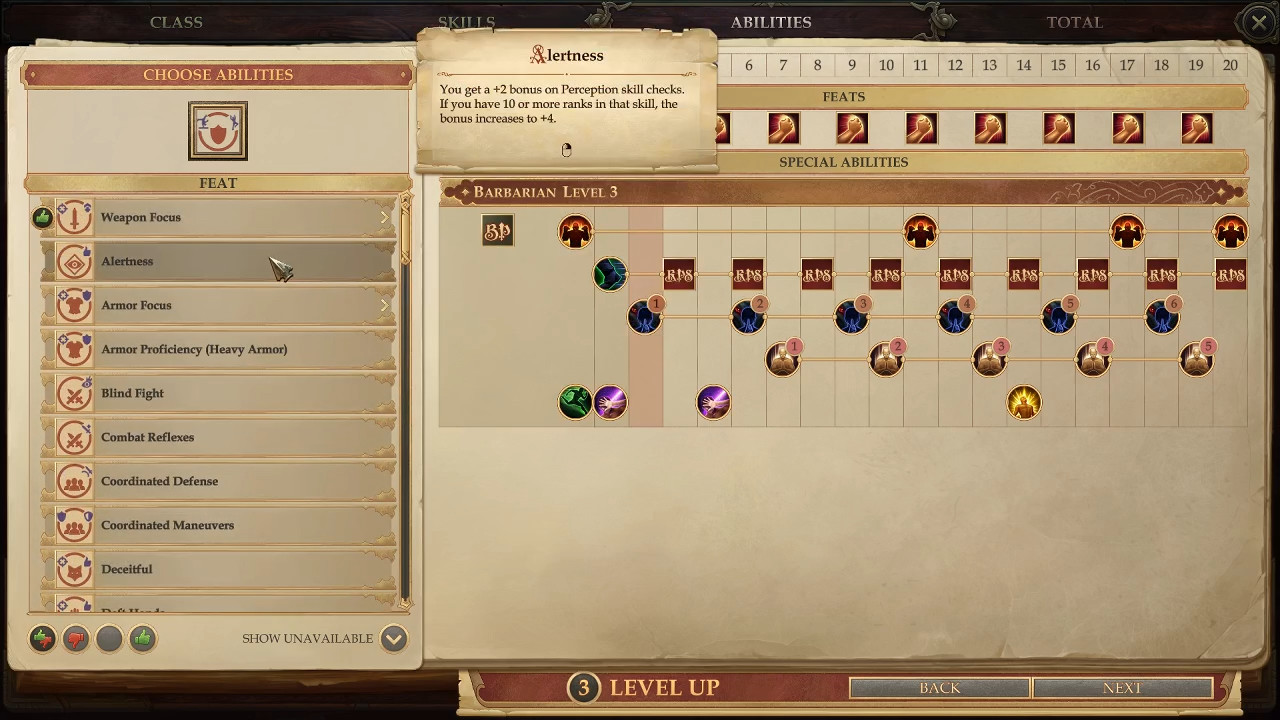
Task: Click the Next button
Action: (x=1122, y=688)
